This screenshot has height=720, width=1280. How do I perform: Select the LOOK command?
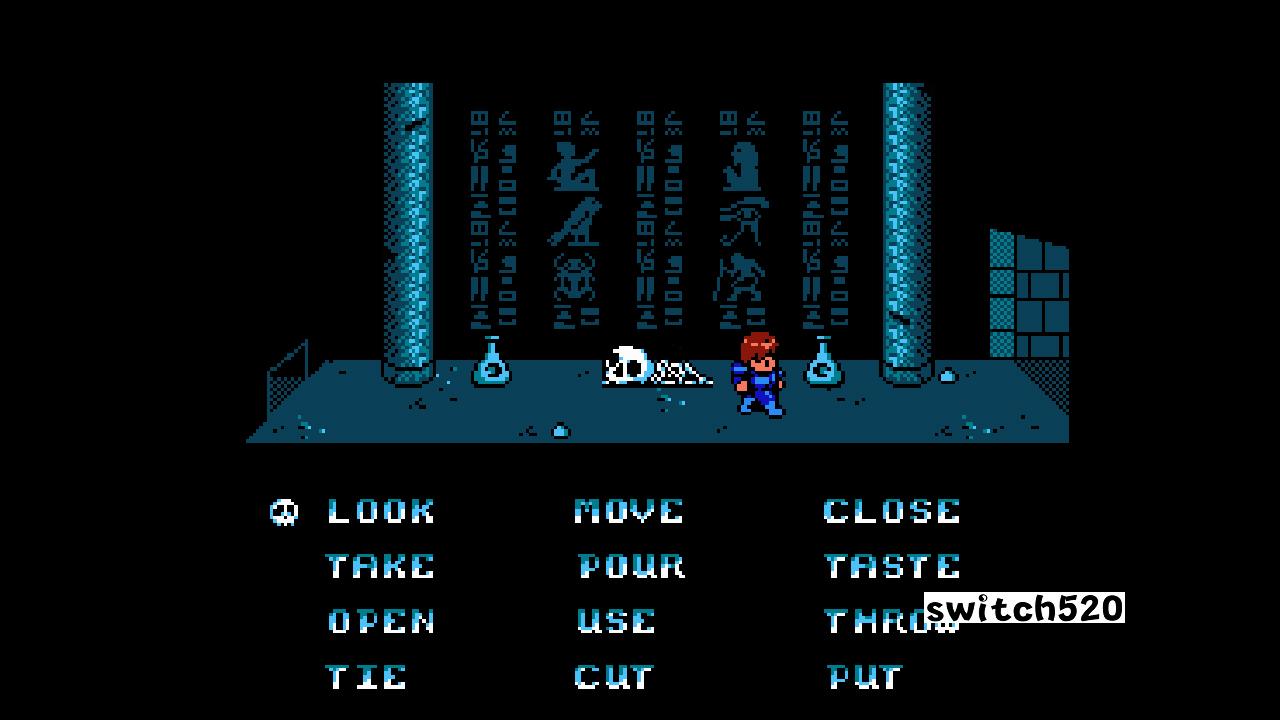380,511
